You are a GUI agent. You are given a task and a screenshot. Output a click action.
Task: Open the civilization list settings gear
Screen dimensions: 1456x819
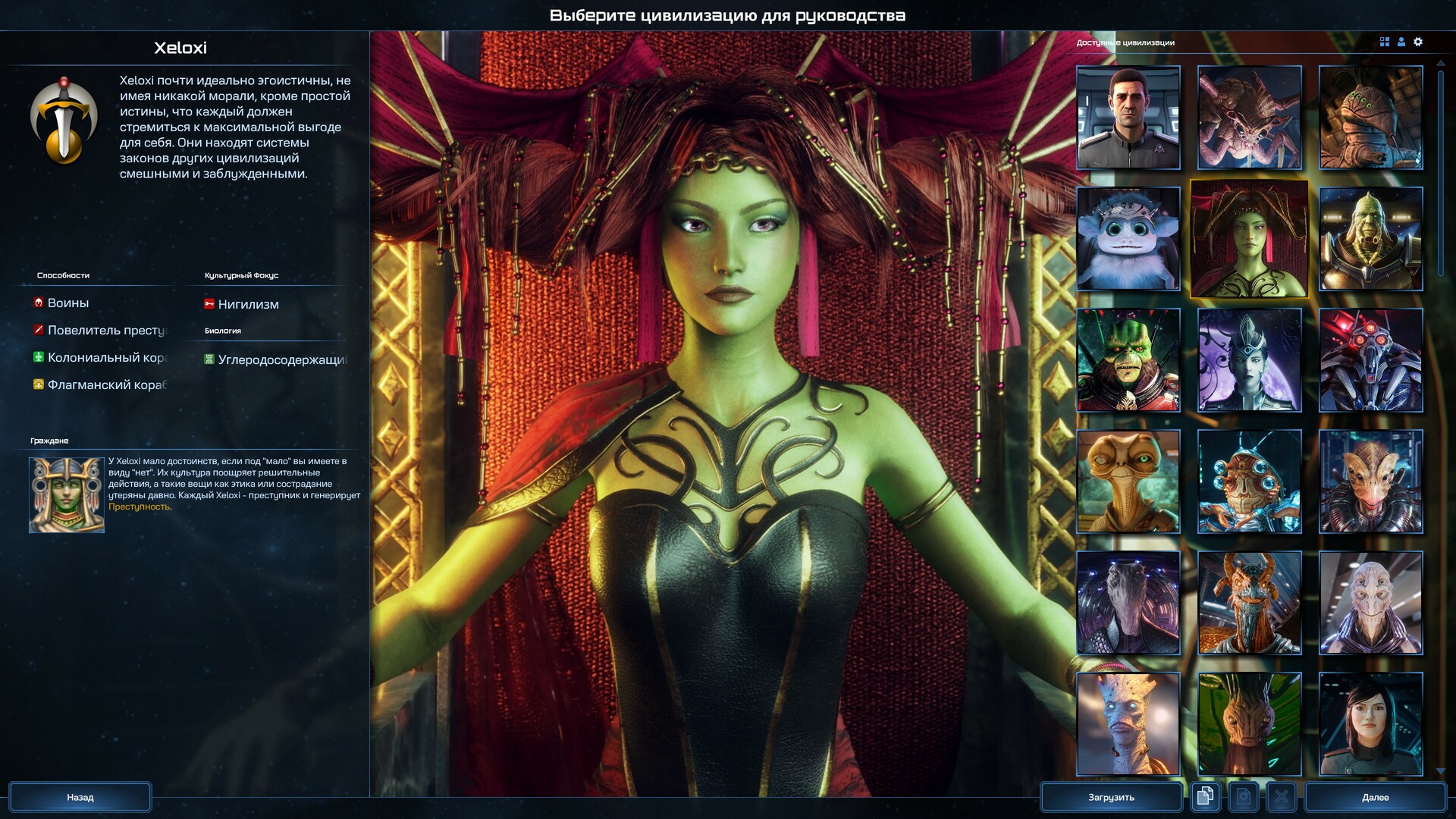pos(1418,42)
